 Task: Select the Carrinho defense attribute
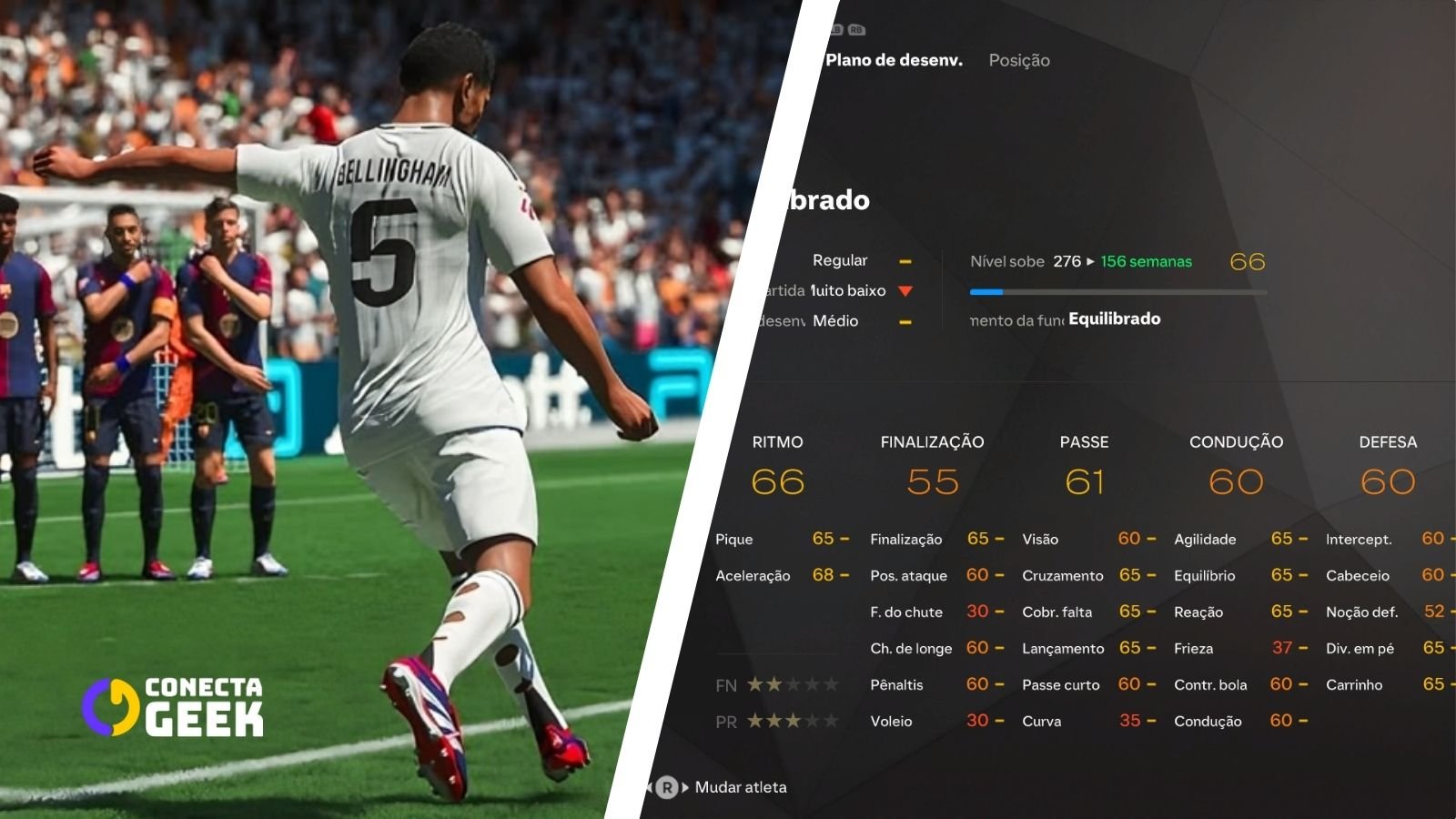pyautogui.click(x=1385, y=684)
